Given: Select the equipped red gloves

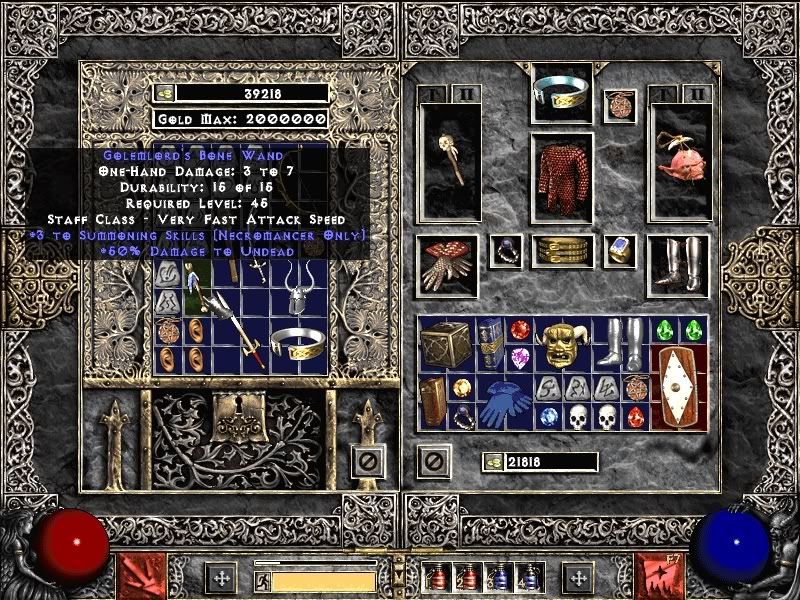Looking at the screenshot, I should point(449,266).
